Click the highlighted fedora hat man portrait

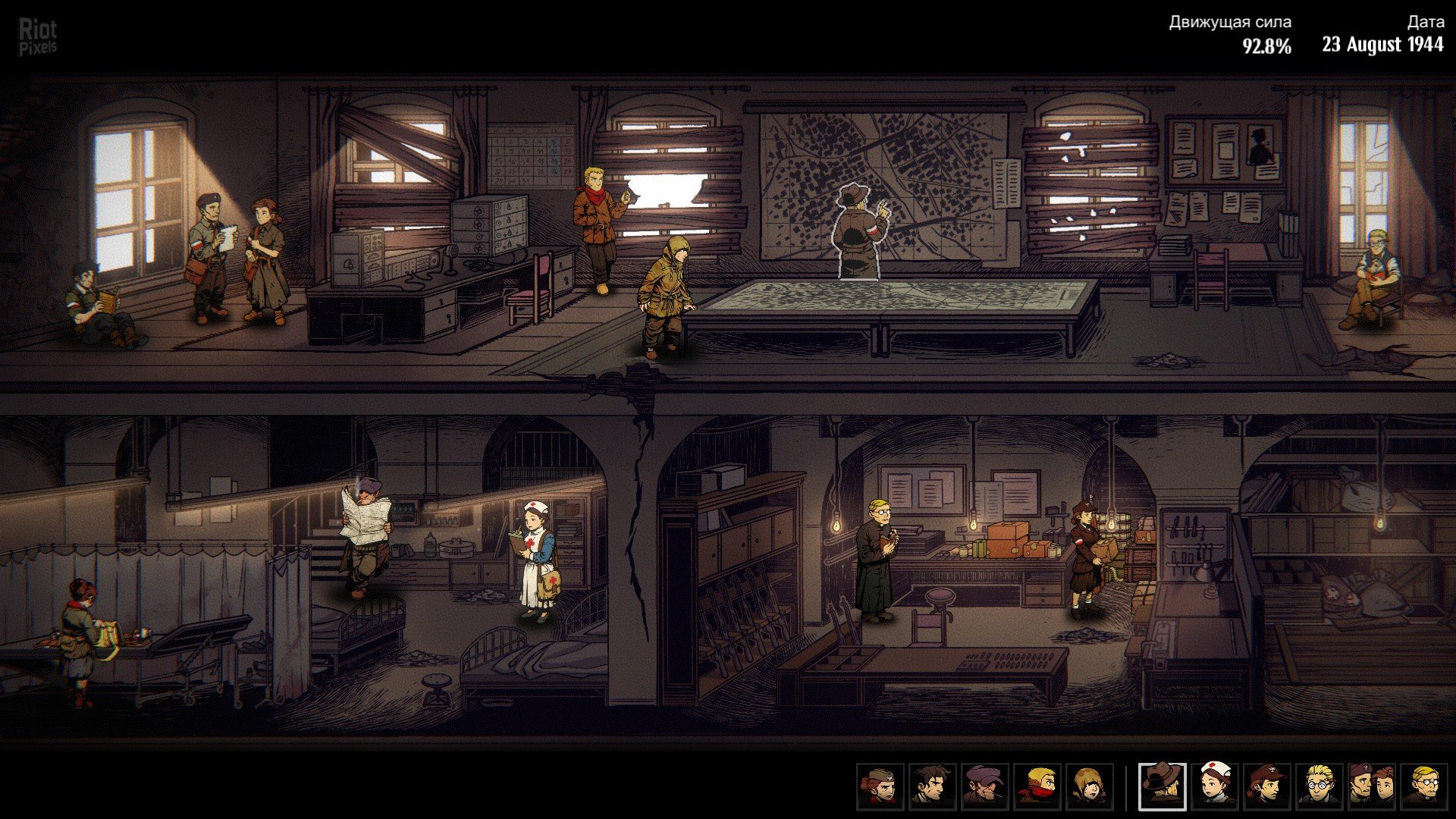[1163, 786]
